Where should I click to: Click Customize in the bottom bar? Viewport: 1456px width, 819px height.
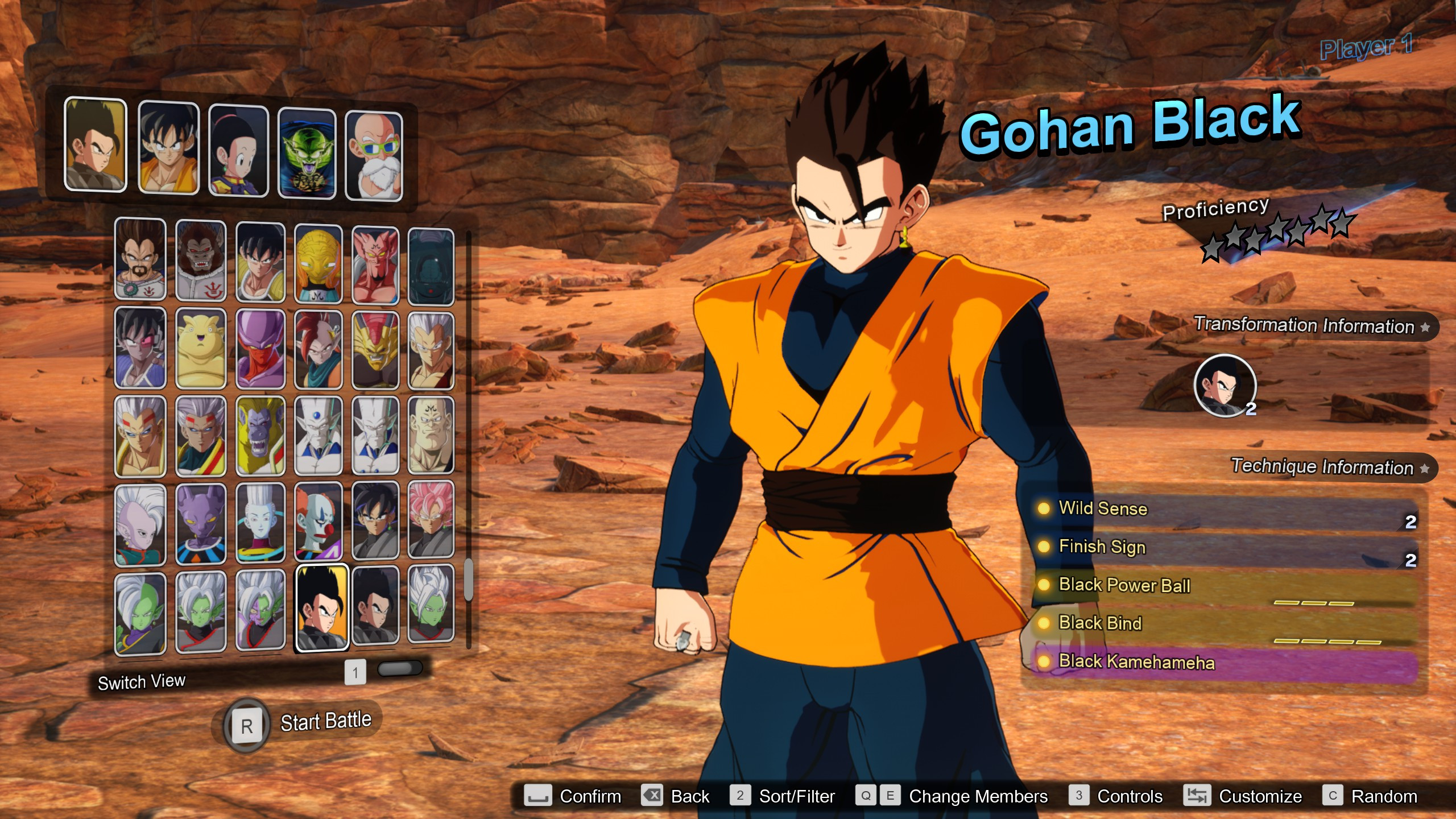click(x=1263, y=796)
